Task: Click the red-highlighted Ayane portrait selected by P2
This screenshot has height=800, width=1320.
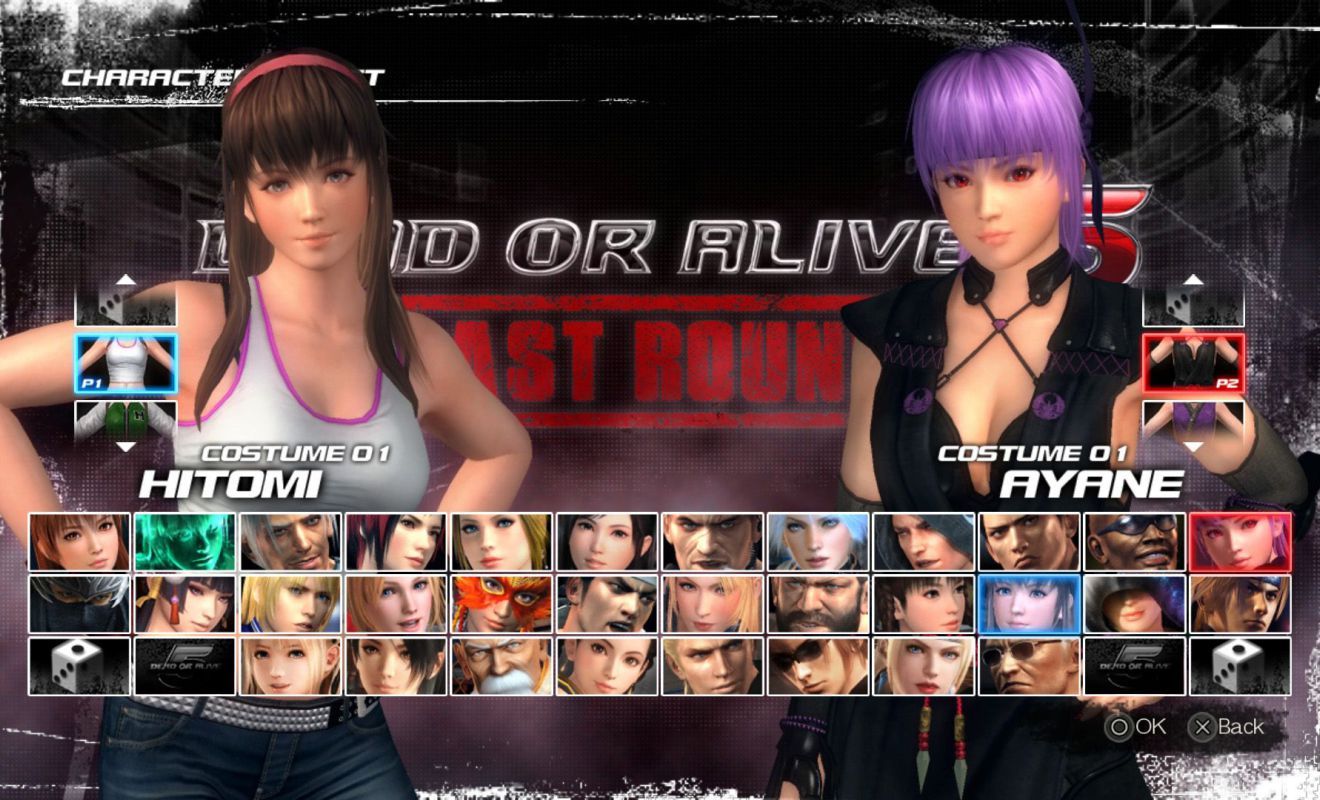Action: tap(1238, 543)
